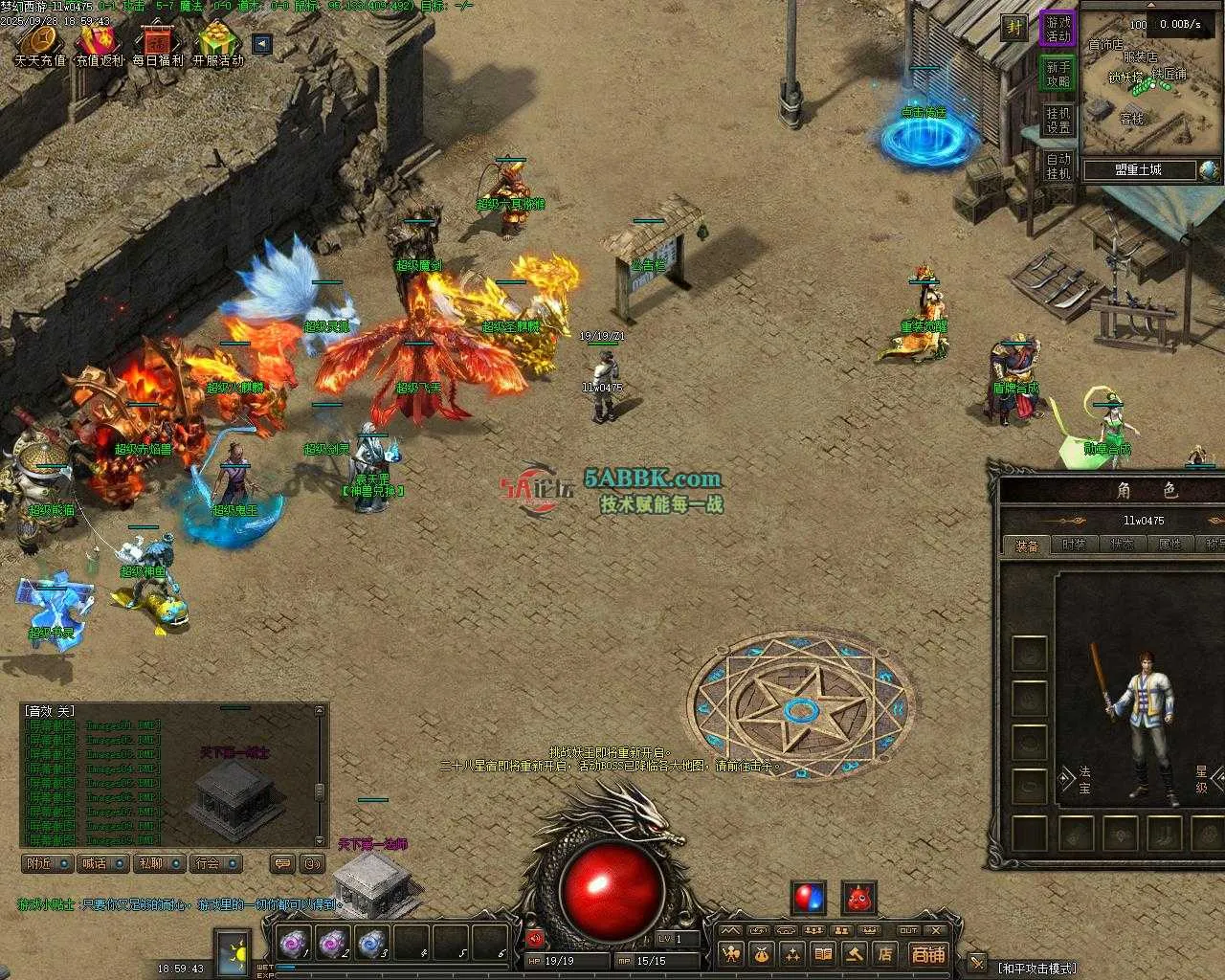The image size is (1225, 980).
Task: Select the blue swirl stone in hotbar slot 3
Action: pos(372,944)
